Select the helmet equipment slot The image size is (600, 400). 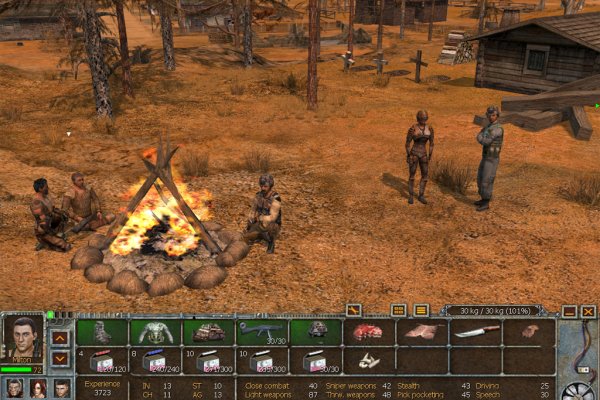[x=316, y=331]
